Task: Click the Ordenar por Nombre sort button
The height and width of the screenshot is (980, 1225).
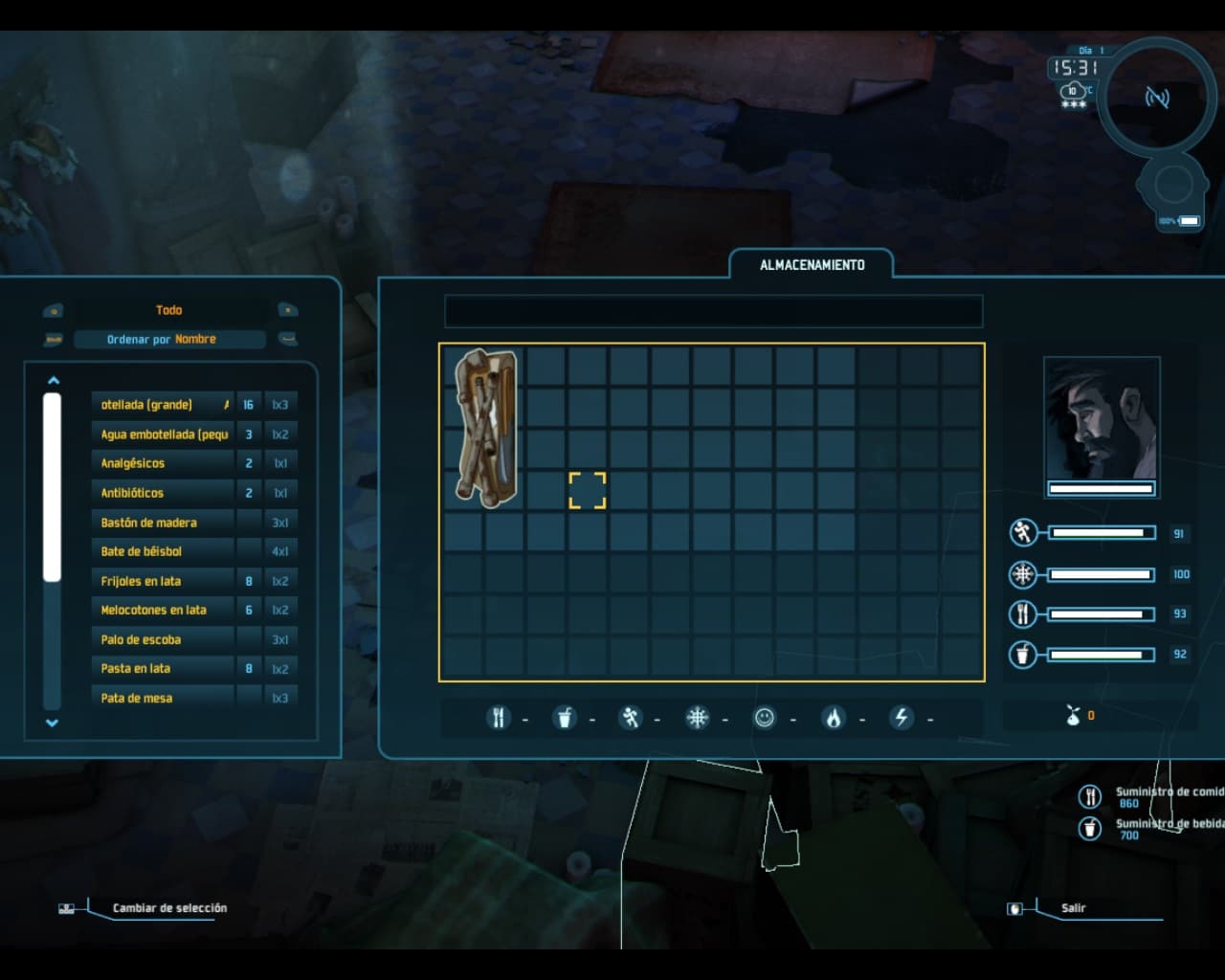Action: [x=169, y=340]
